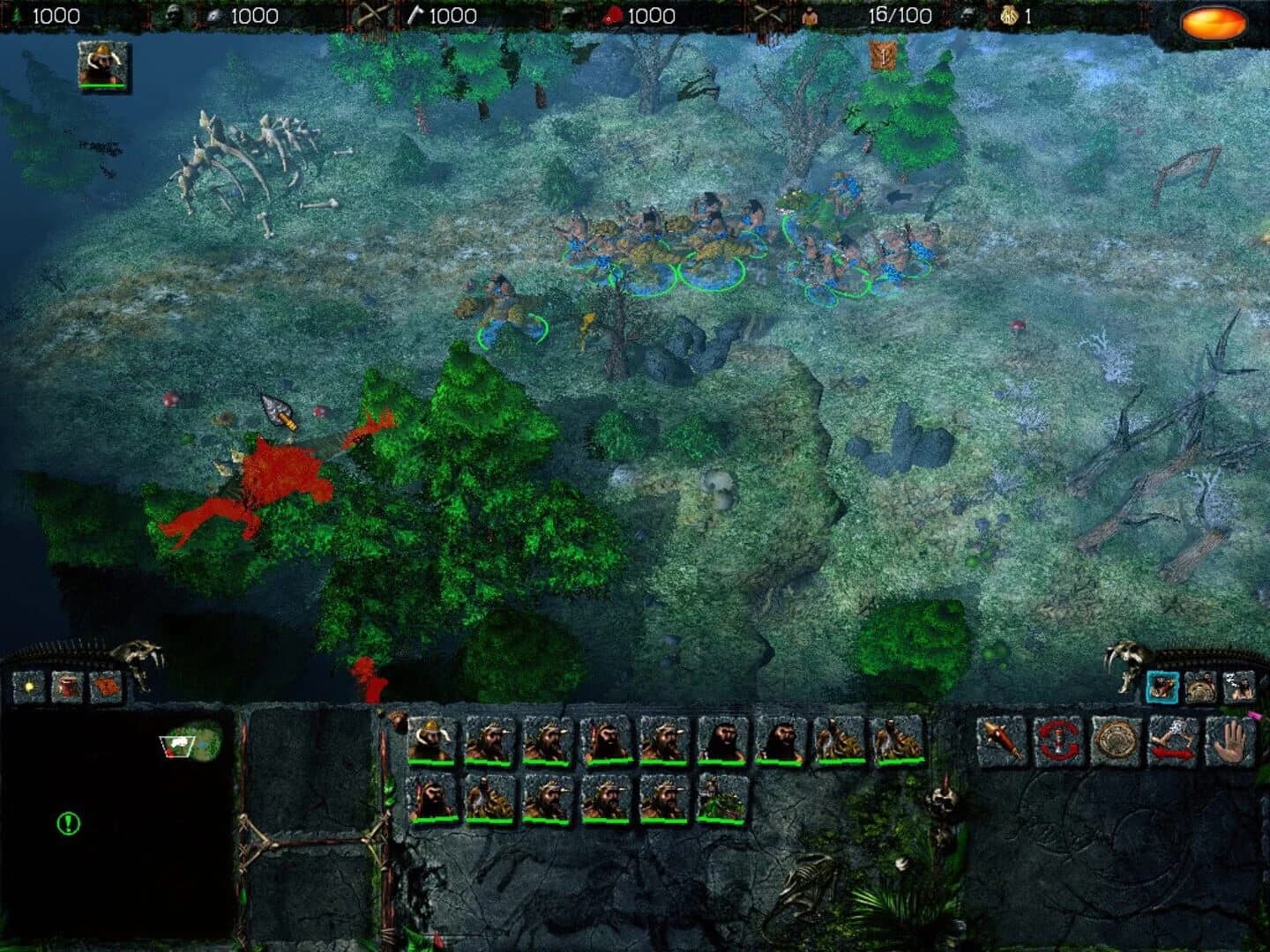1270x952 pixels.
Task: Select the Attack command spear icon
Action: pos(999,740)
